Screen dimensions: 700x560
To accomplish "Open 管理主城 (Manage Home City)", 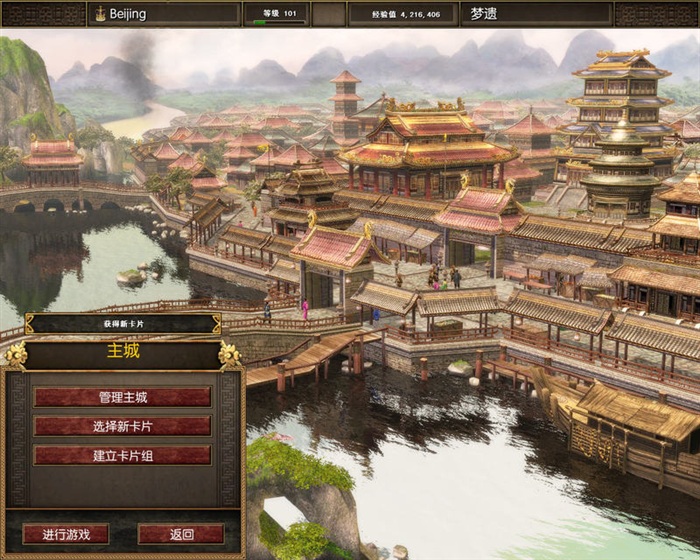I will pos(122,397).
